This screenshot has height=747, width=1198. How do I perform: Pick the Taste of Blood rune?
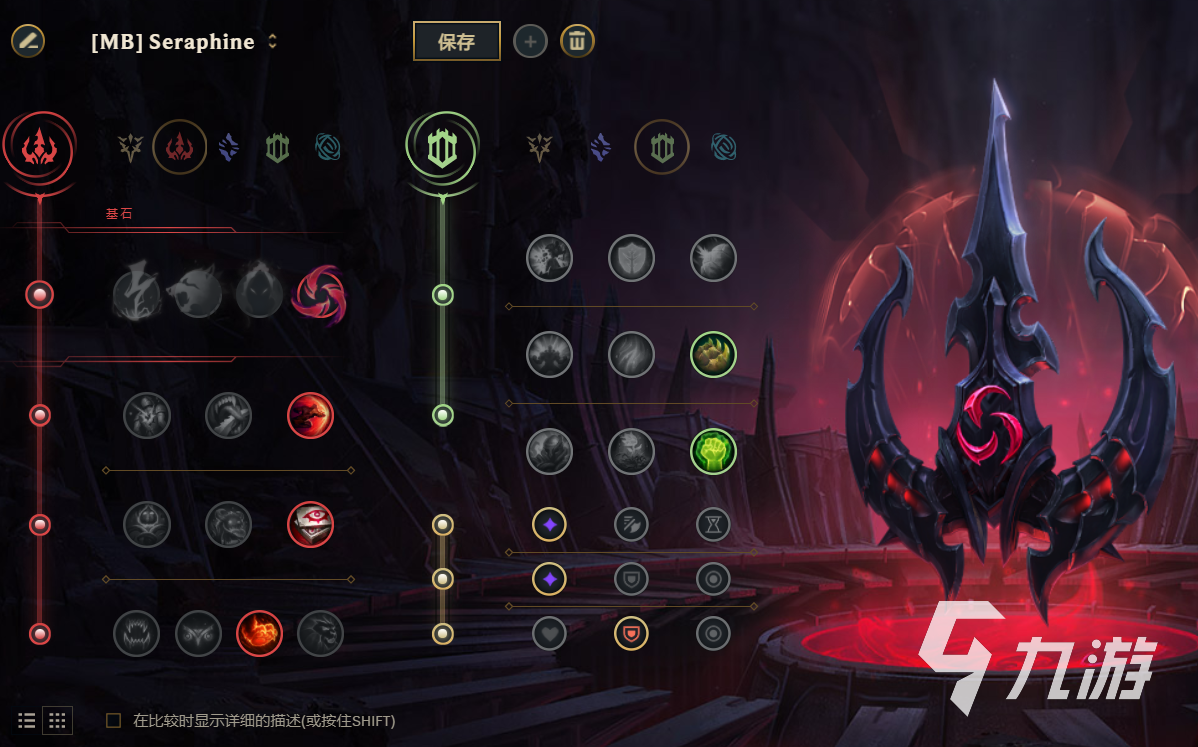click(229, 415)
